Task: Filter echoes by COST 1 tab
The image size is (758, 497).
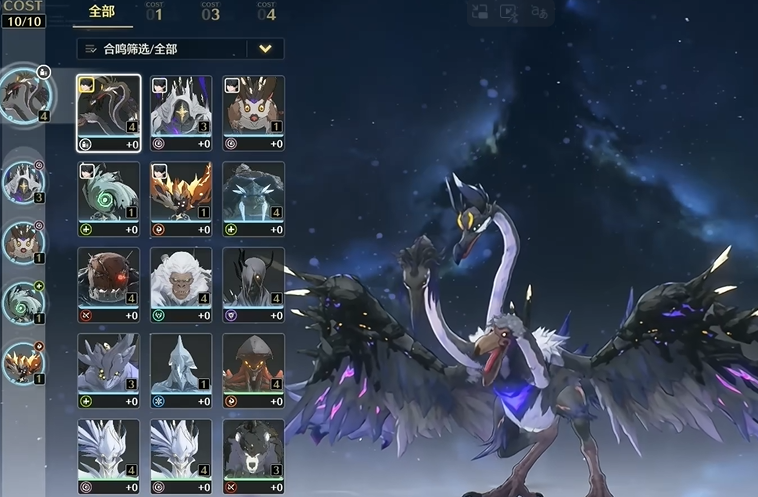Action: pos(155,13)
